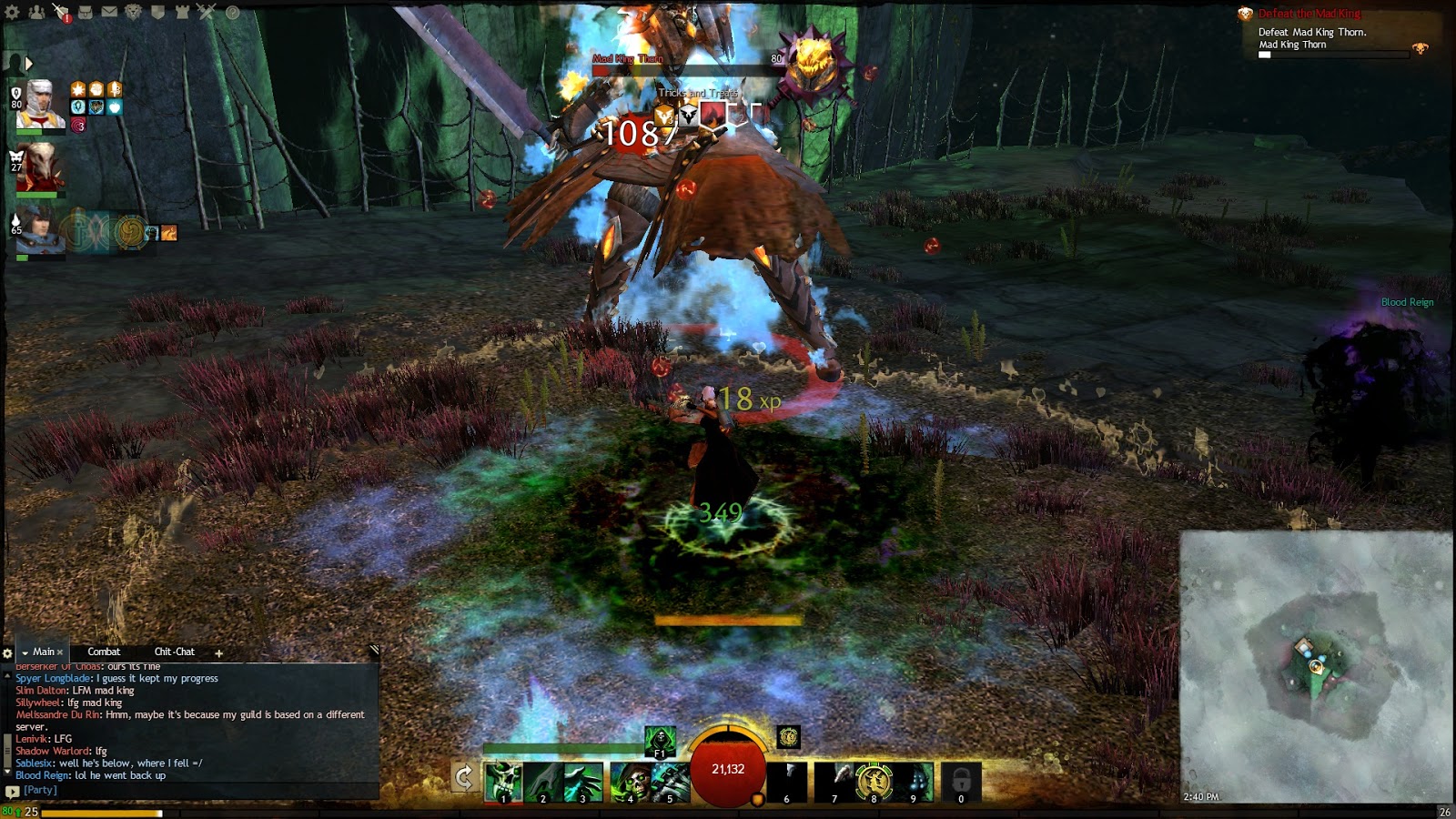
Task: Open the Inventory bag icon
Action: 85,11
